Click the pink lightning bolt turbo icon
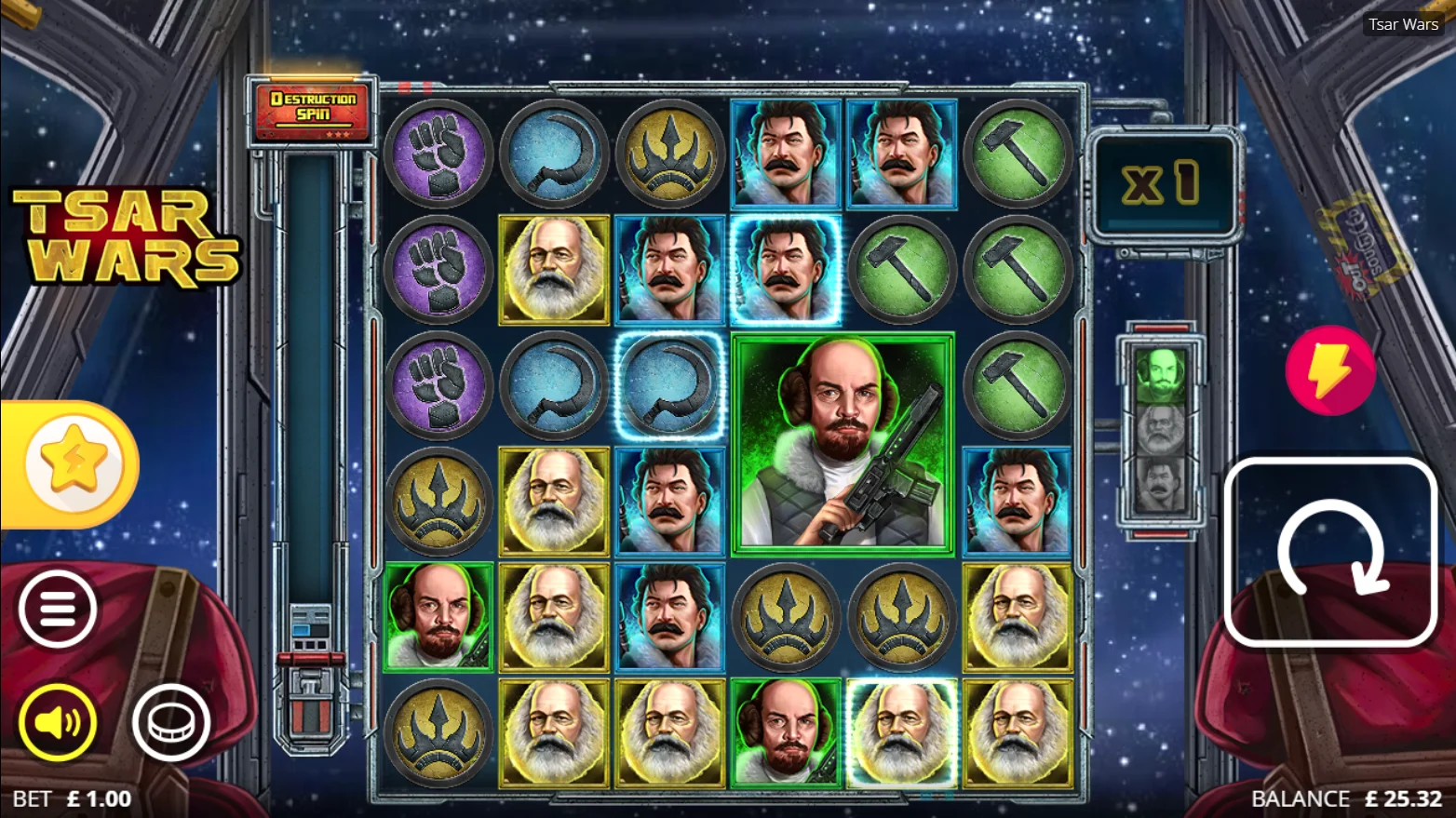This screenshot has height=818, width=1456. click(x=1330, y=370)
